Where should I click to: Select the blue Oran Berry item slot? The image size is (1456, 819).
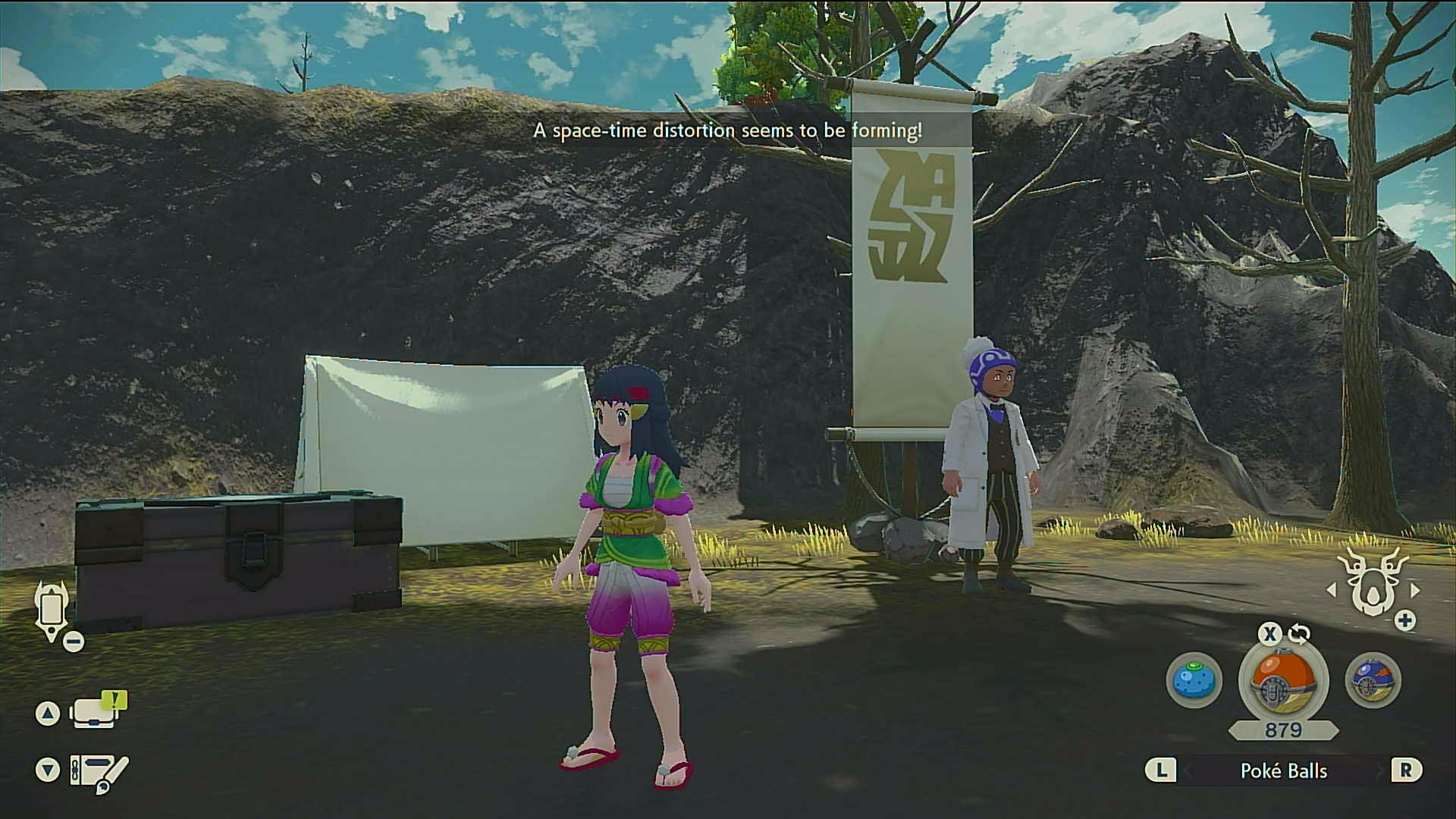coord(1194,680)
